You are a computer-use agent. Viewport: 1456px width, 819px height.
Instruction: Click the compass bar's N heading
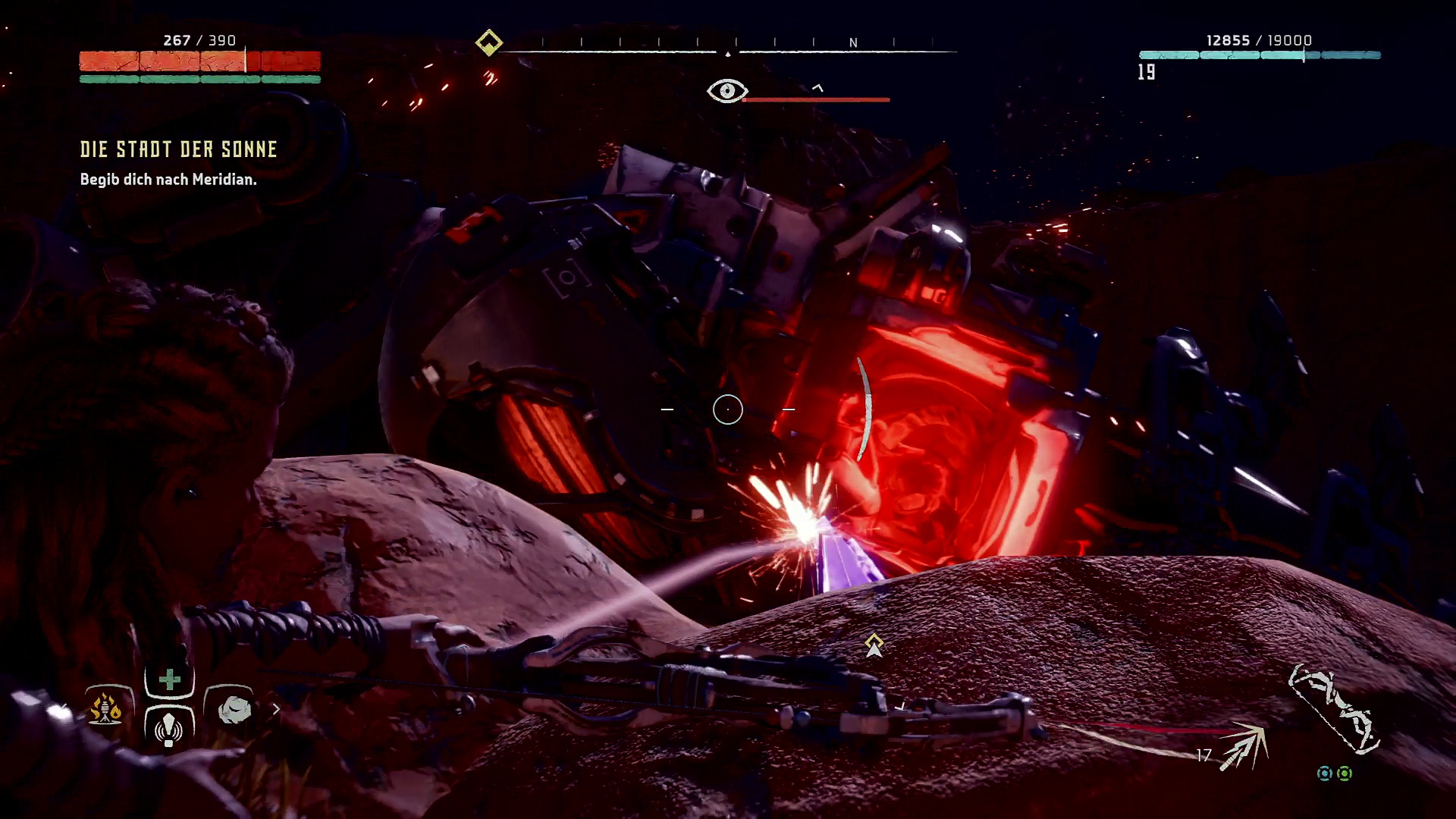[853, 43]
